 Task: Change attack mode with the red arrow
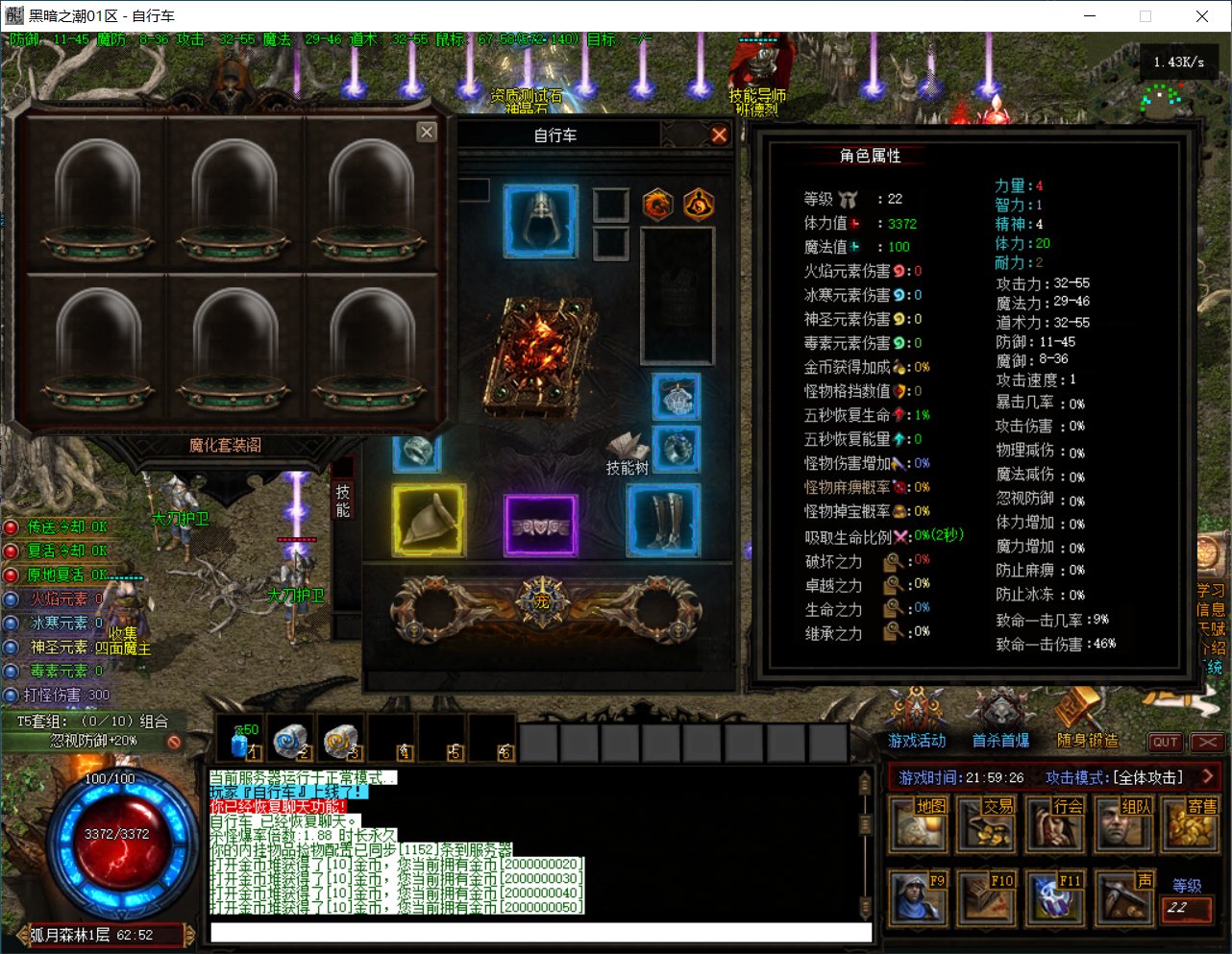1208,776
